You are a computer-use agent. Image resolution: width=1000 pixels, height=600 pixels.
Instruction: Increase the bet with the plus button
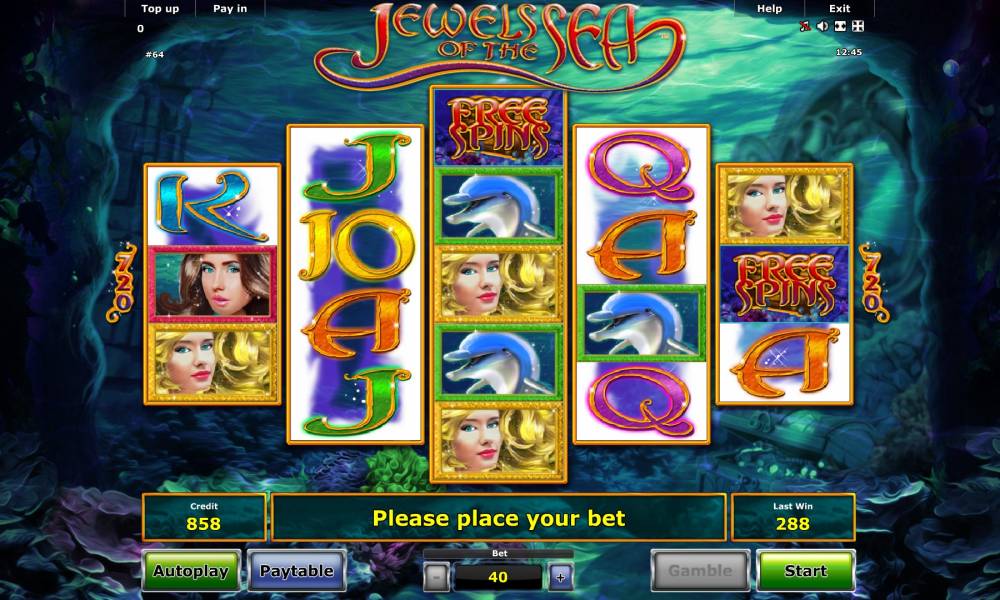[x=560, y=576]
